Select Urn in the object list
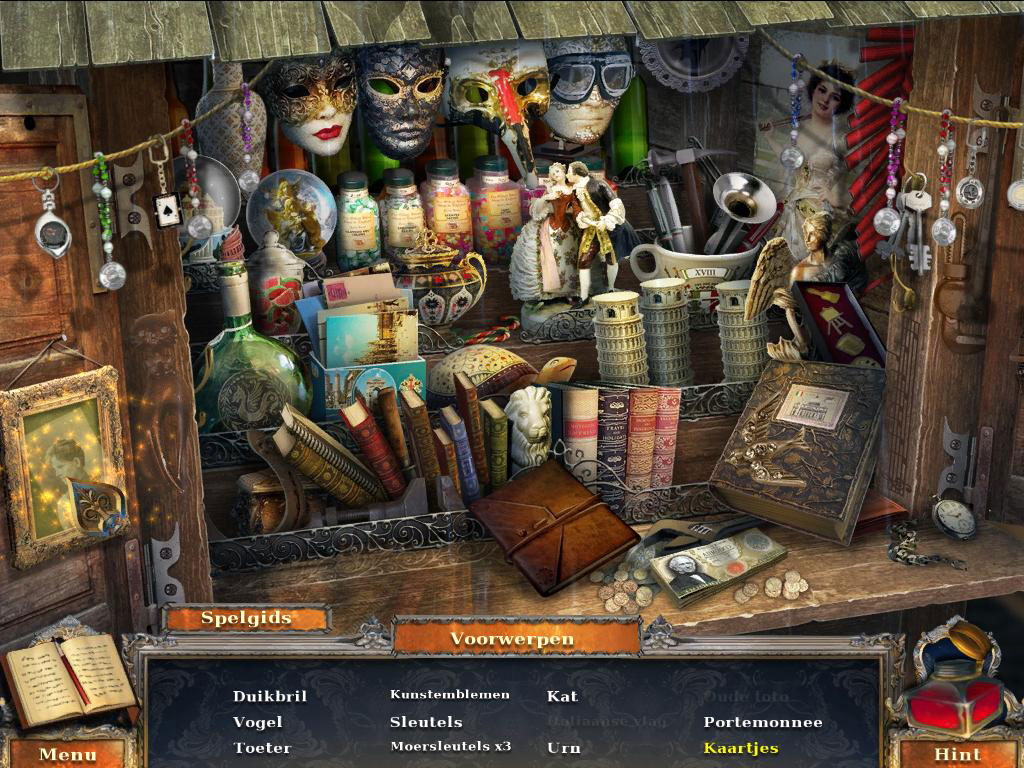Viewport: 1024px width, 768px height. coord(563,748)
